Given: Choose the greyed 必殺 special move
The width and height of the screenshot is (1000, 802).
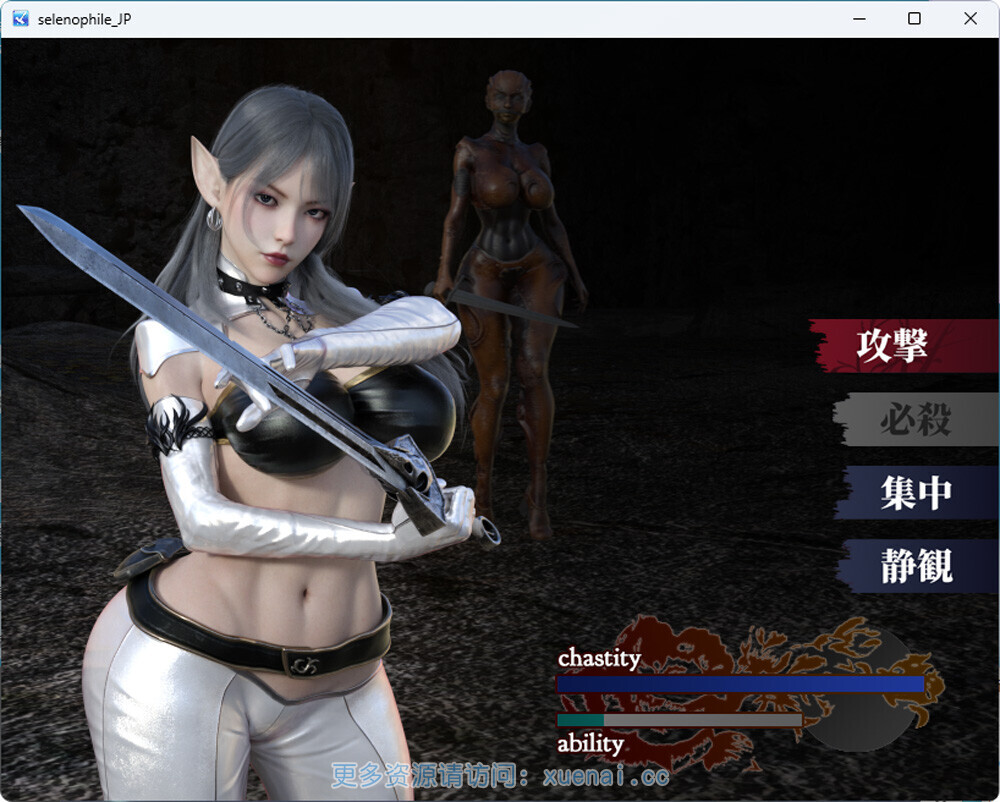Looking at the screenshot, I should (914, 420).
